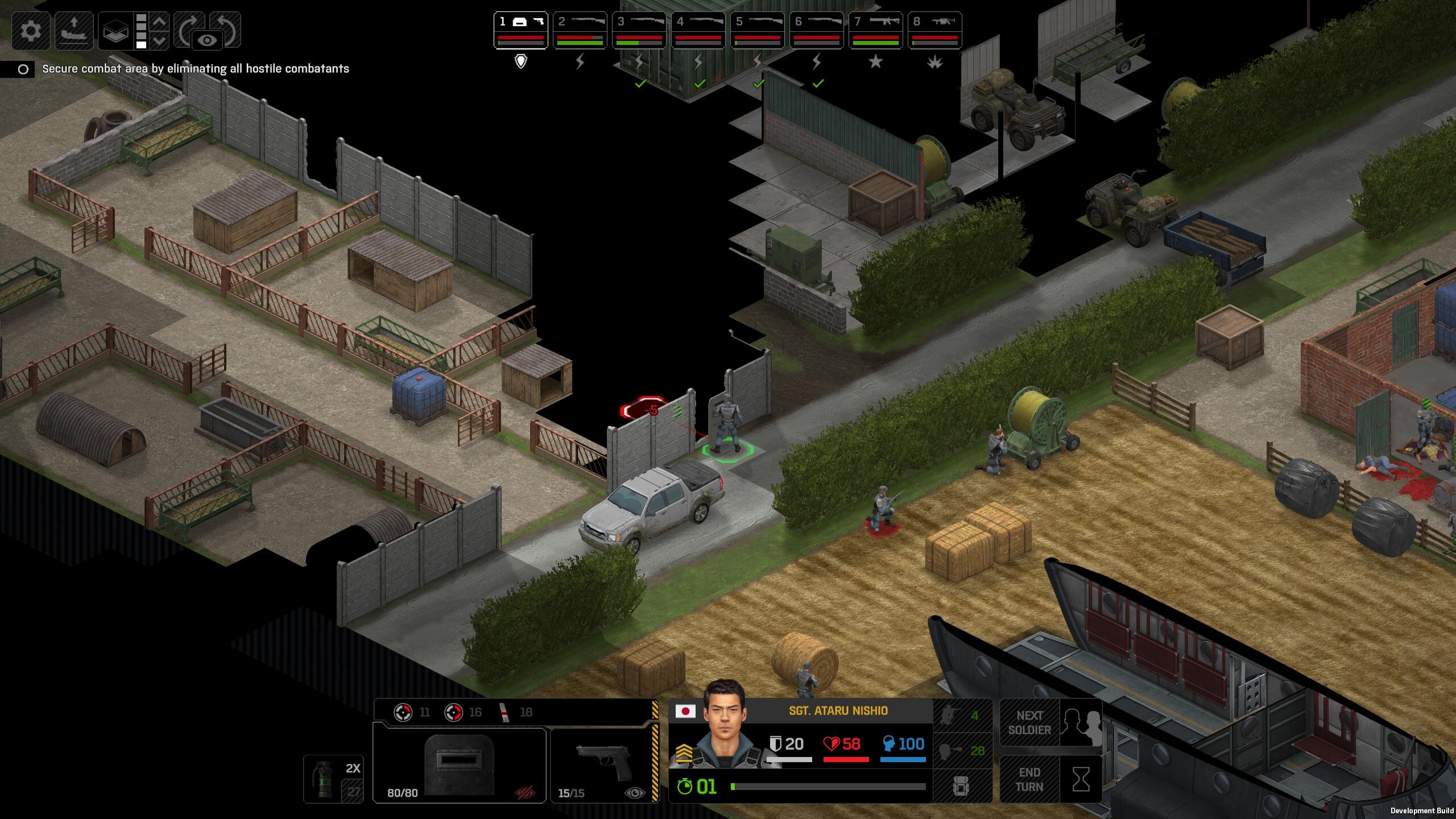Open the soldier backpack inventory
The width and height of the screenshot is (1456, 819).
[x=962, y=787]
